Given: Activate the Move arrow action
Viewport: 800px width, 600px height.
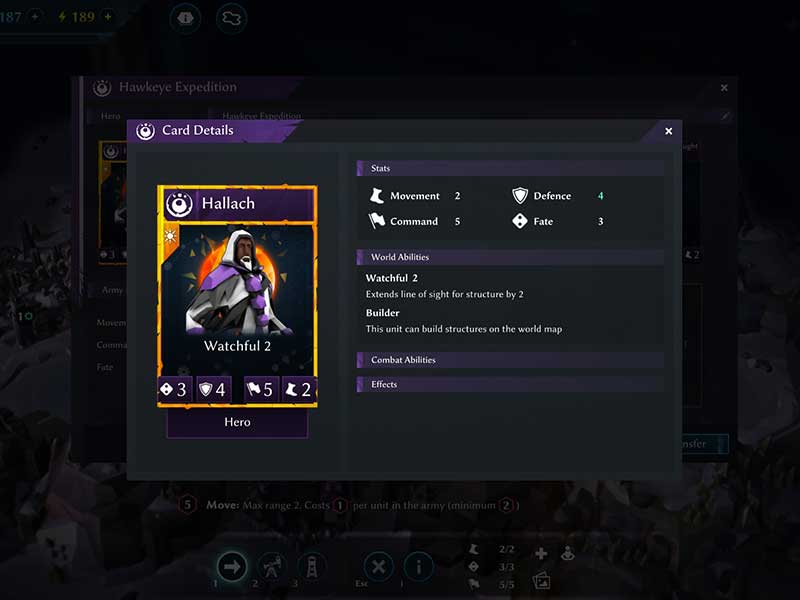Looking at the screenshot, I should [232, 567].
